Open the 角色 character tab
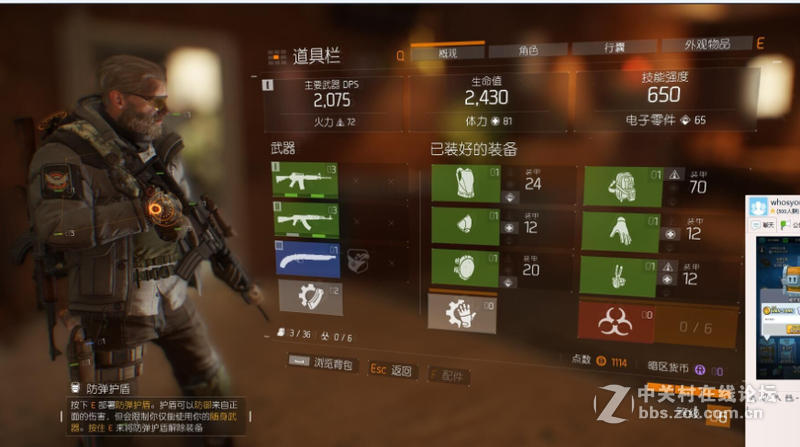The width and height of the screenshot is (800, 447). coord(528,51)
